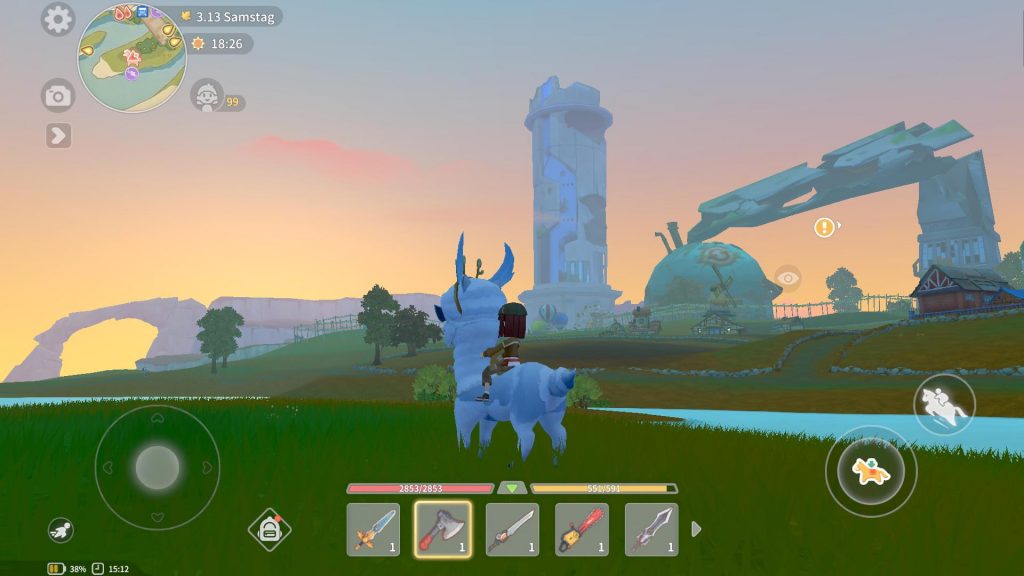The width and height of the screenshot is (1024, 576).
Task: Open the backpack inventory
Action: 269,530
